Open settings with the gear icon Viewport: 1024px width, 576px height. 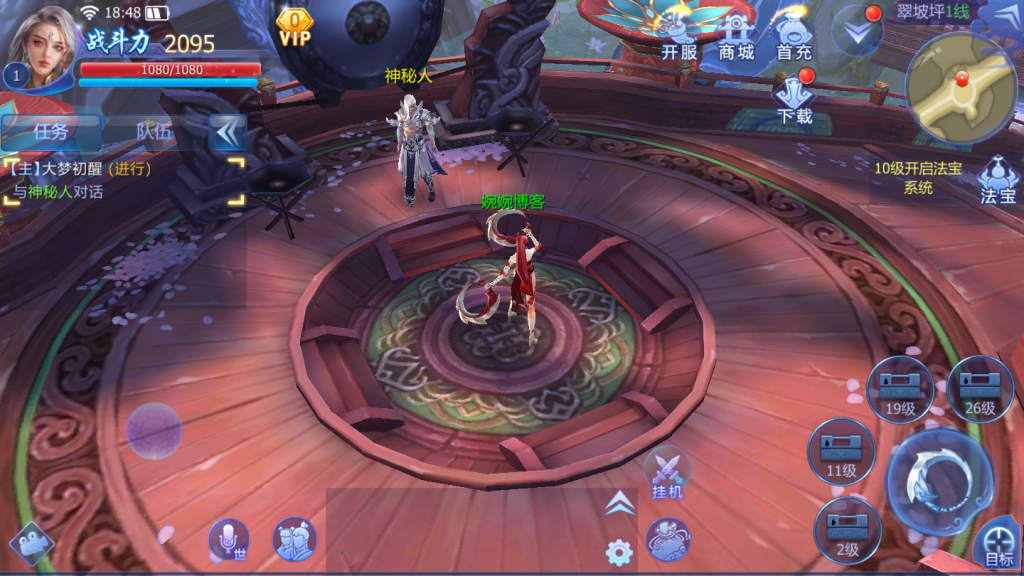click(619, 551)
